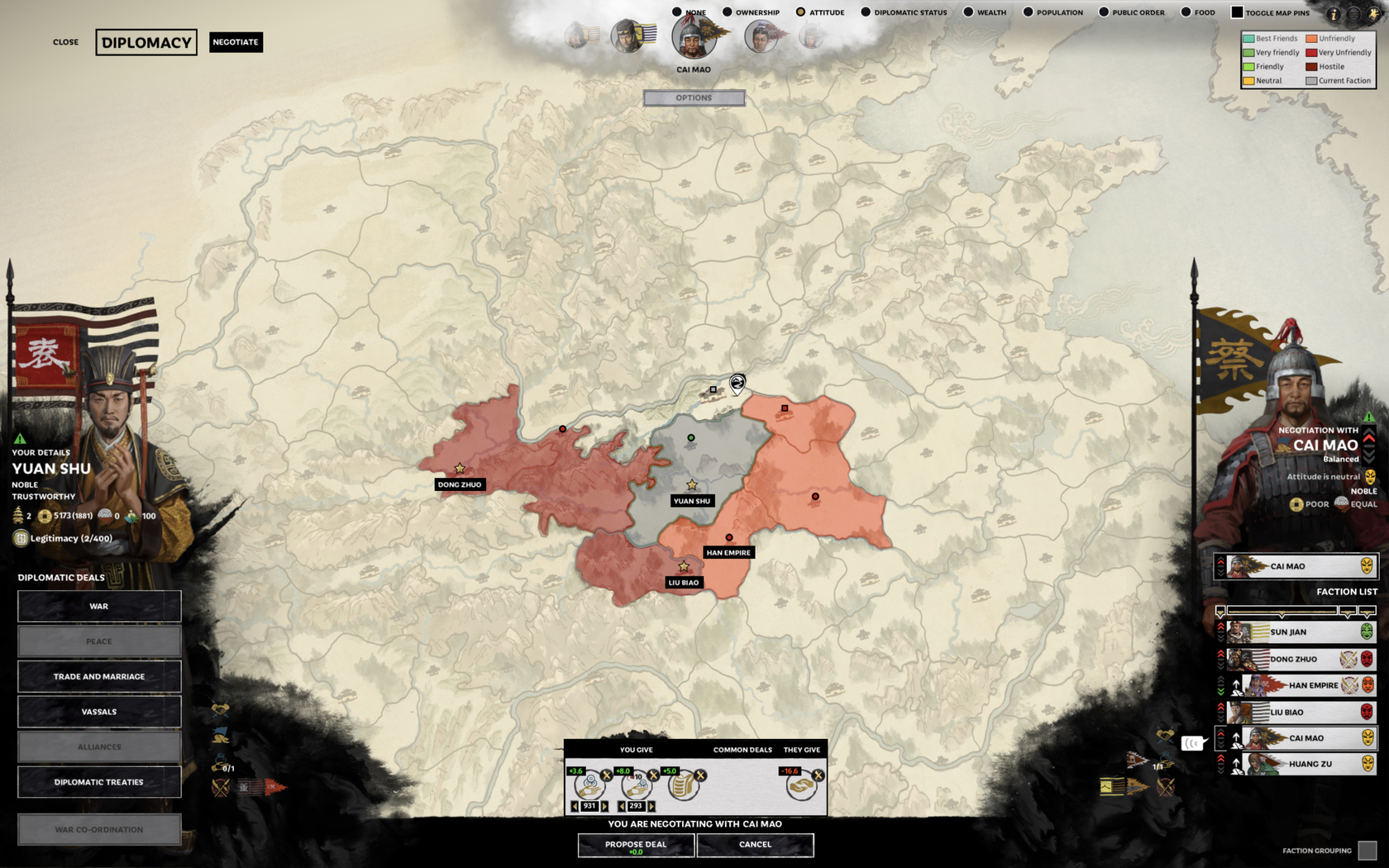Viewport: 1389px width, 868px height.
Task: Cancel the negotiation with Cai Mao
Action: click(754, 845)
